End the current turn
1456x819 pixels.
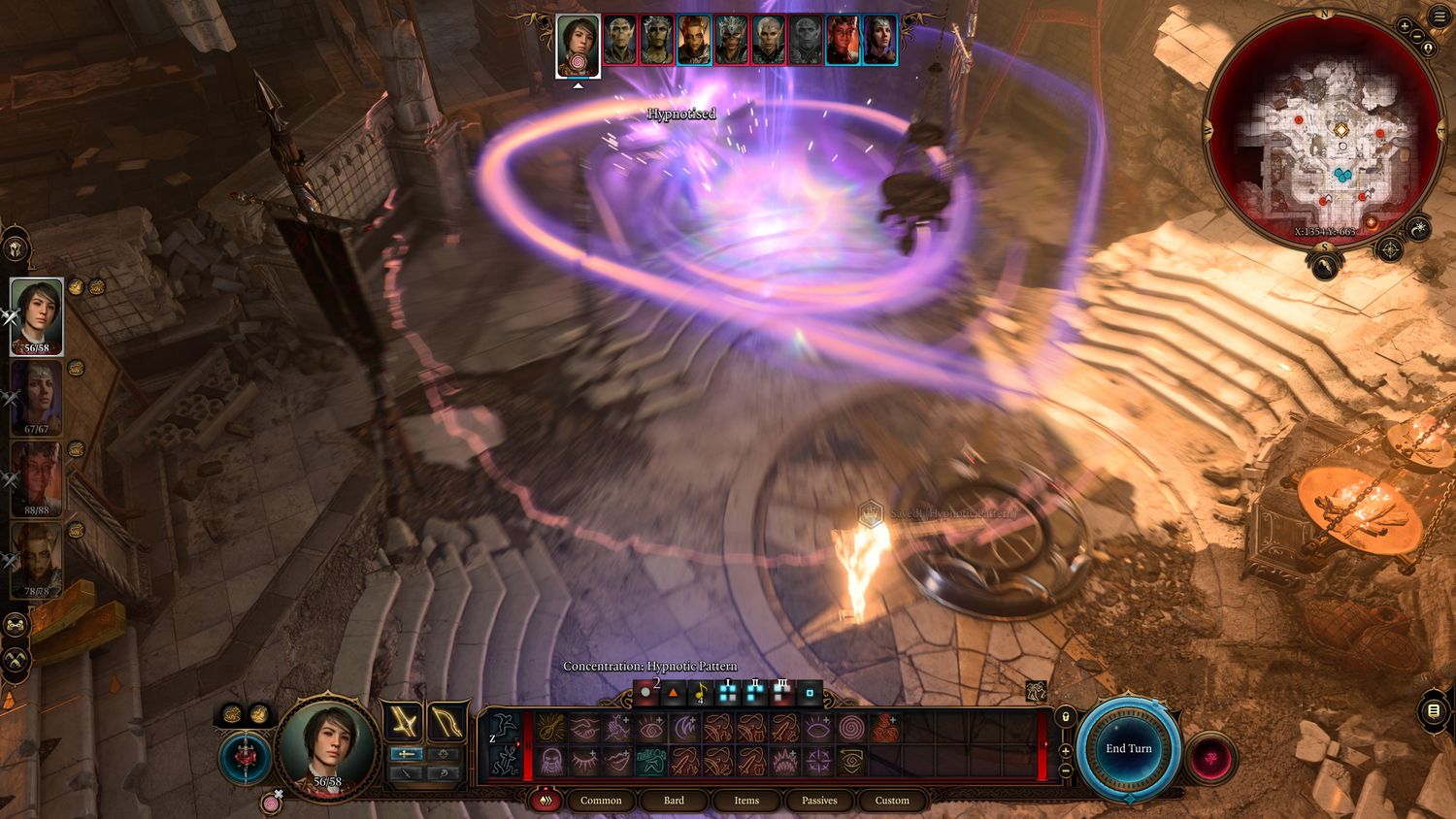[x=1128, y=748]
